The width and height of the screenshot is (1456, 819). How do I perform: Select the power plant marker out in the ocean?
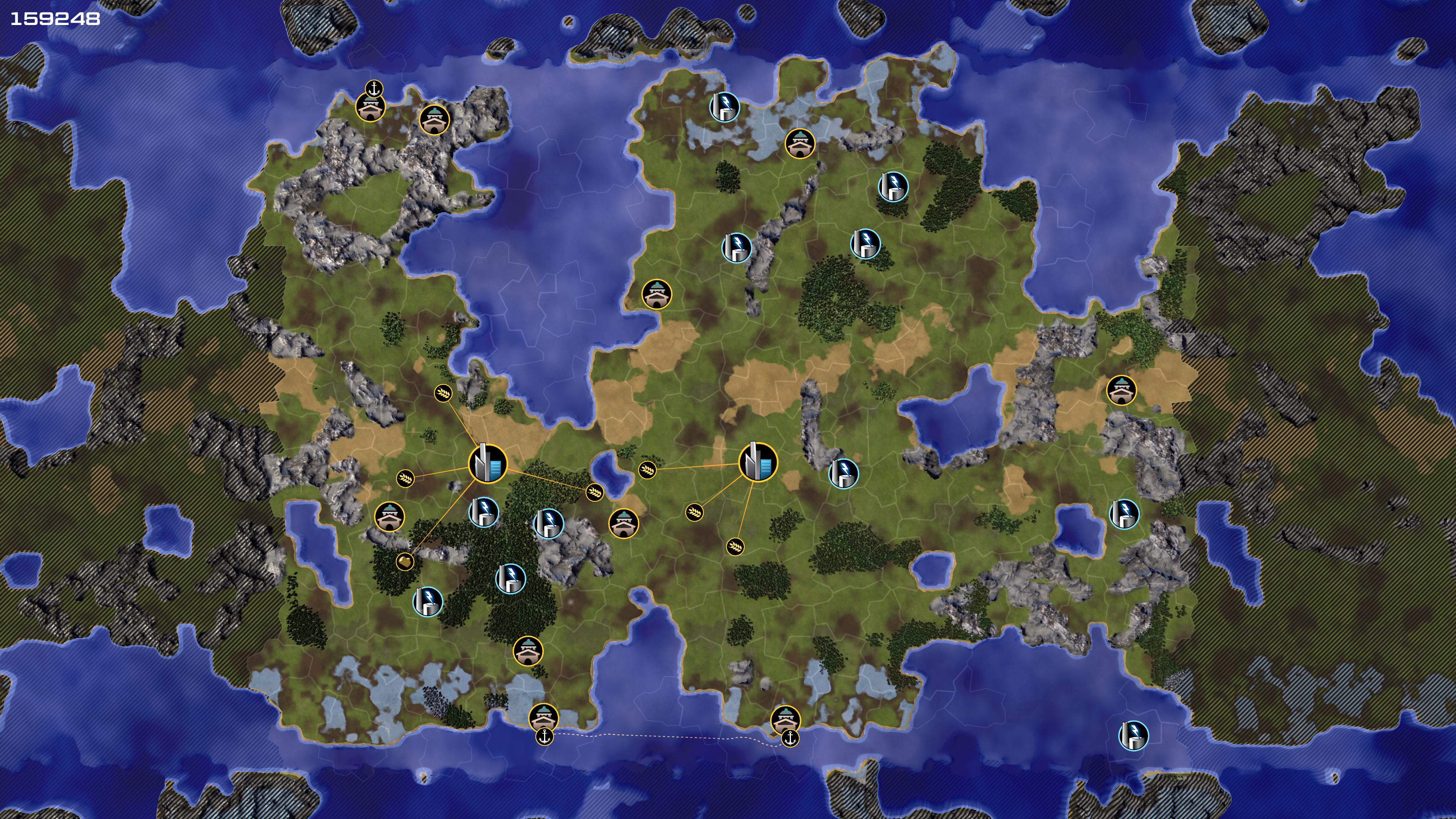pos(1133,735)
